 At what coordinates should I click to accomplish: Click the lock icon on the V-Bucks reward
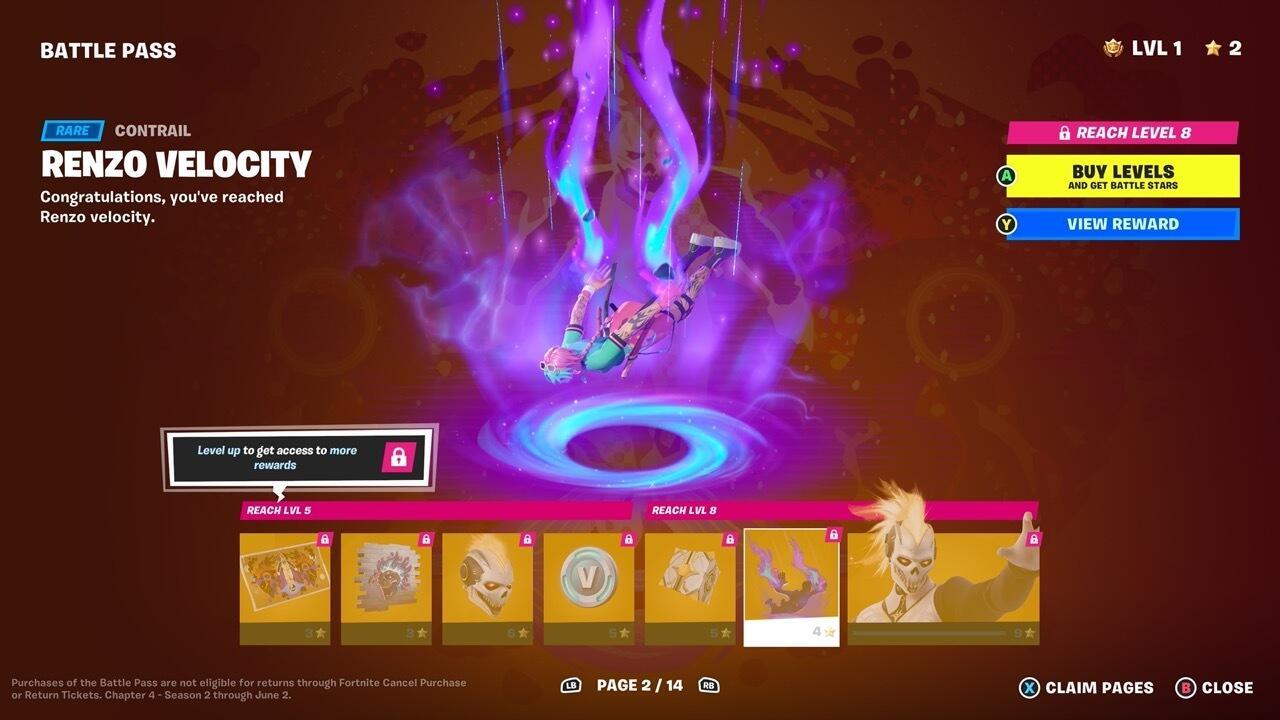[626, 541]
